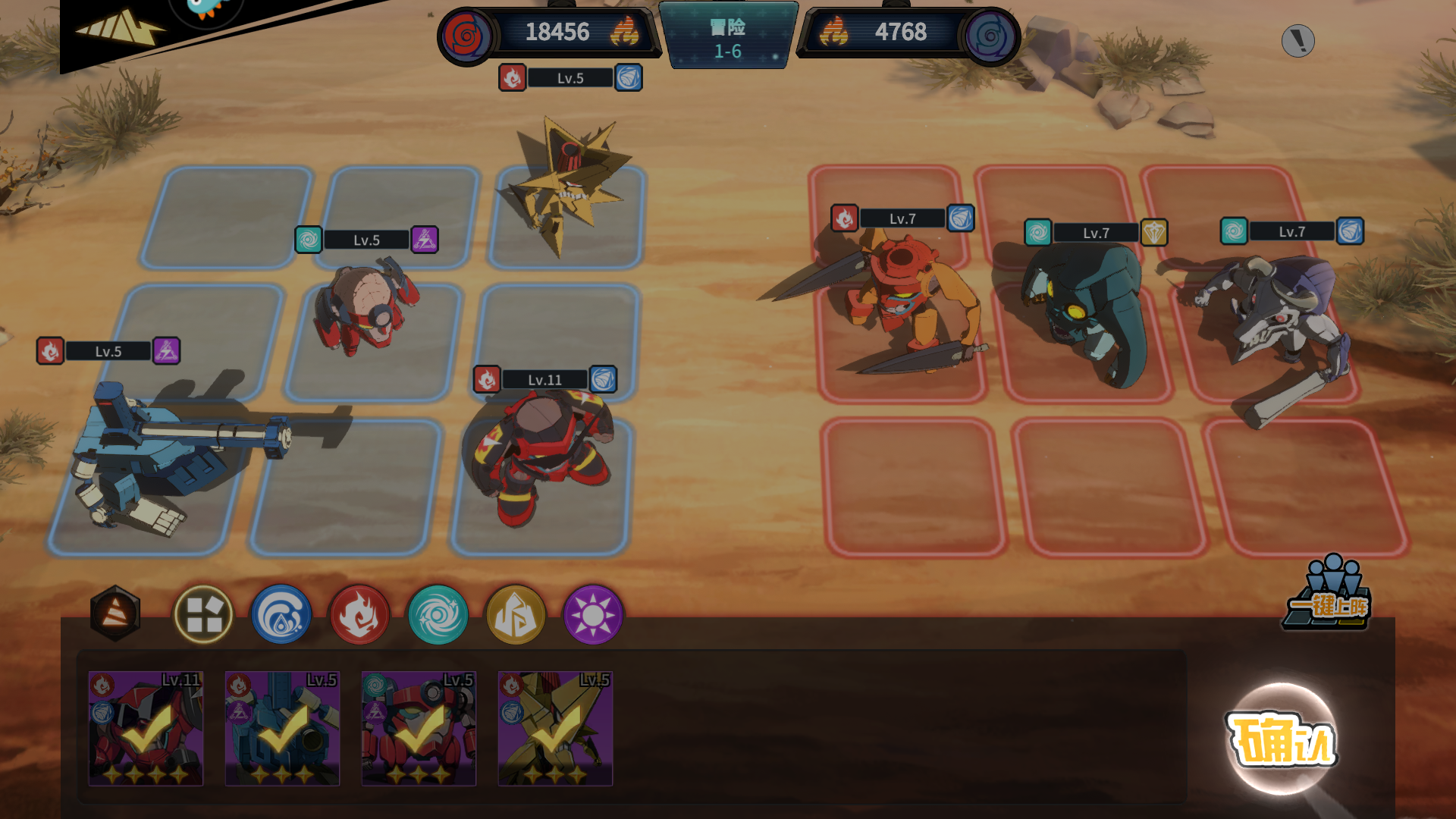Select the Lv.5 golden star mech card
Viewport: 1456px width, 819px height.
click(555, 728)
